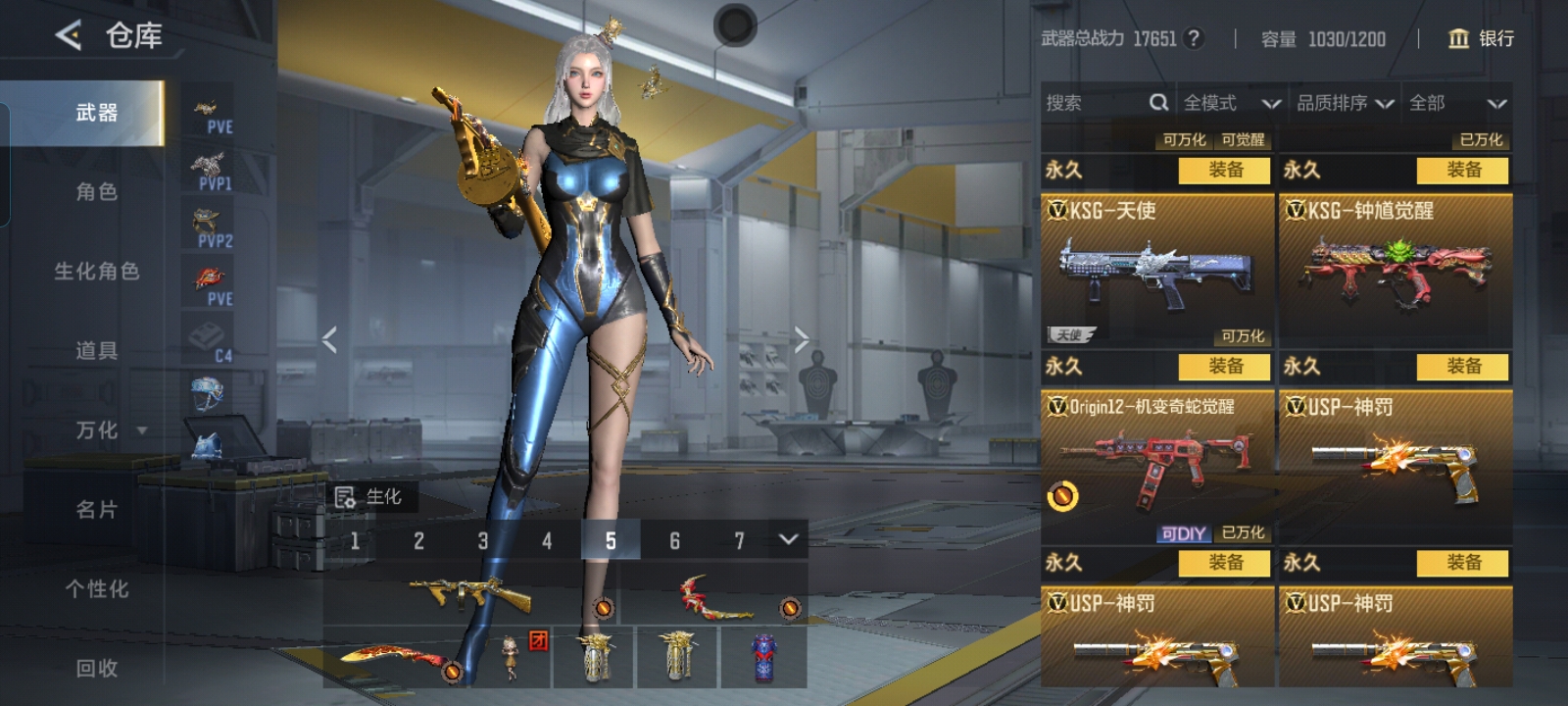Viewport: 1568px width, 706px height.
Task: Open the 全模式 mode dropdown
Action: click(x=1231, y=103)
